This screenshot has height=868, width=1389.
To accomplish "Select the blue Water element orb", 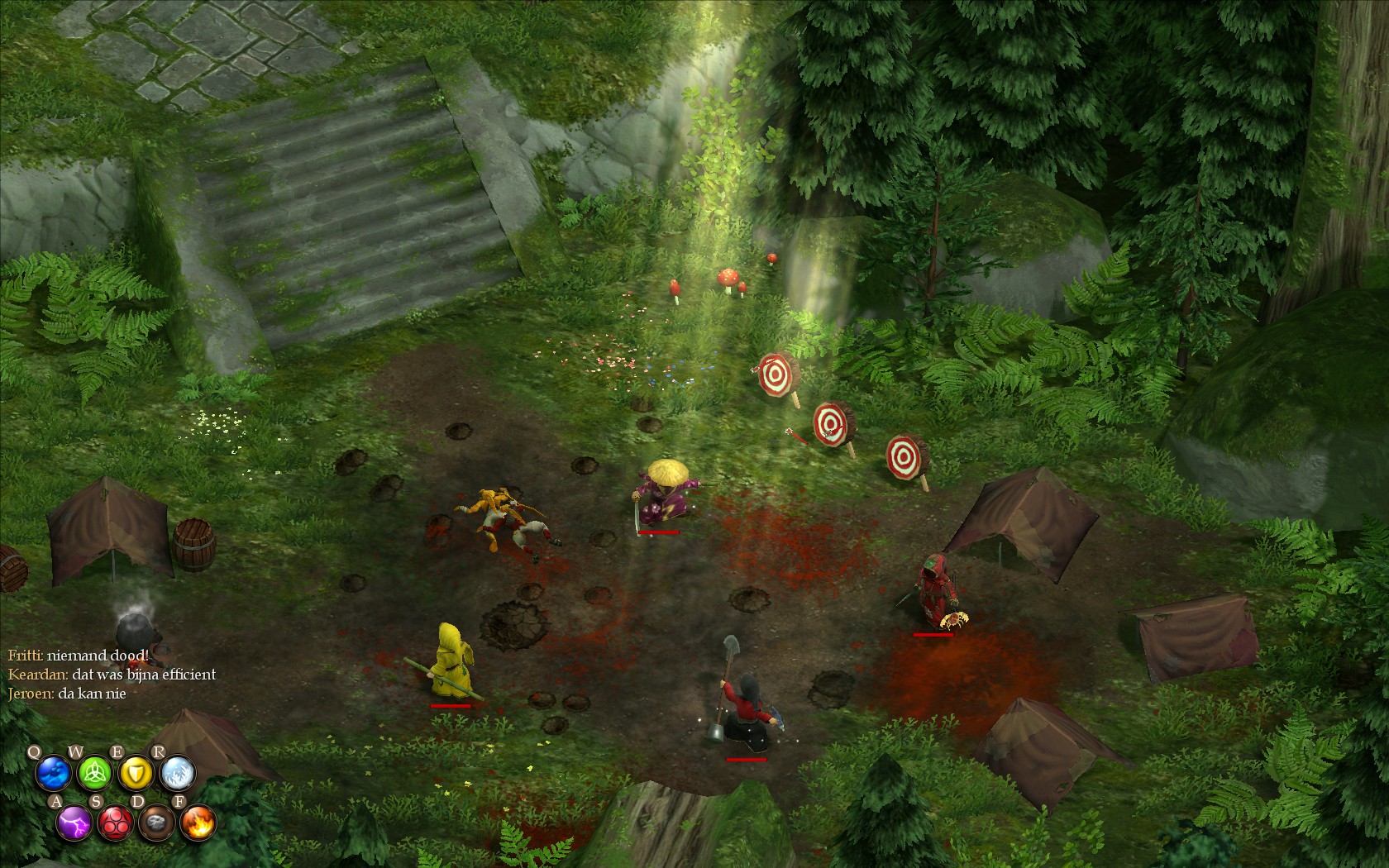I will (x=53, y=775).
